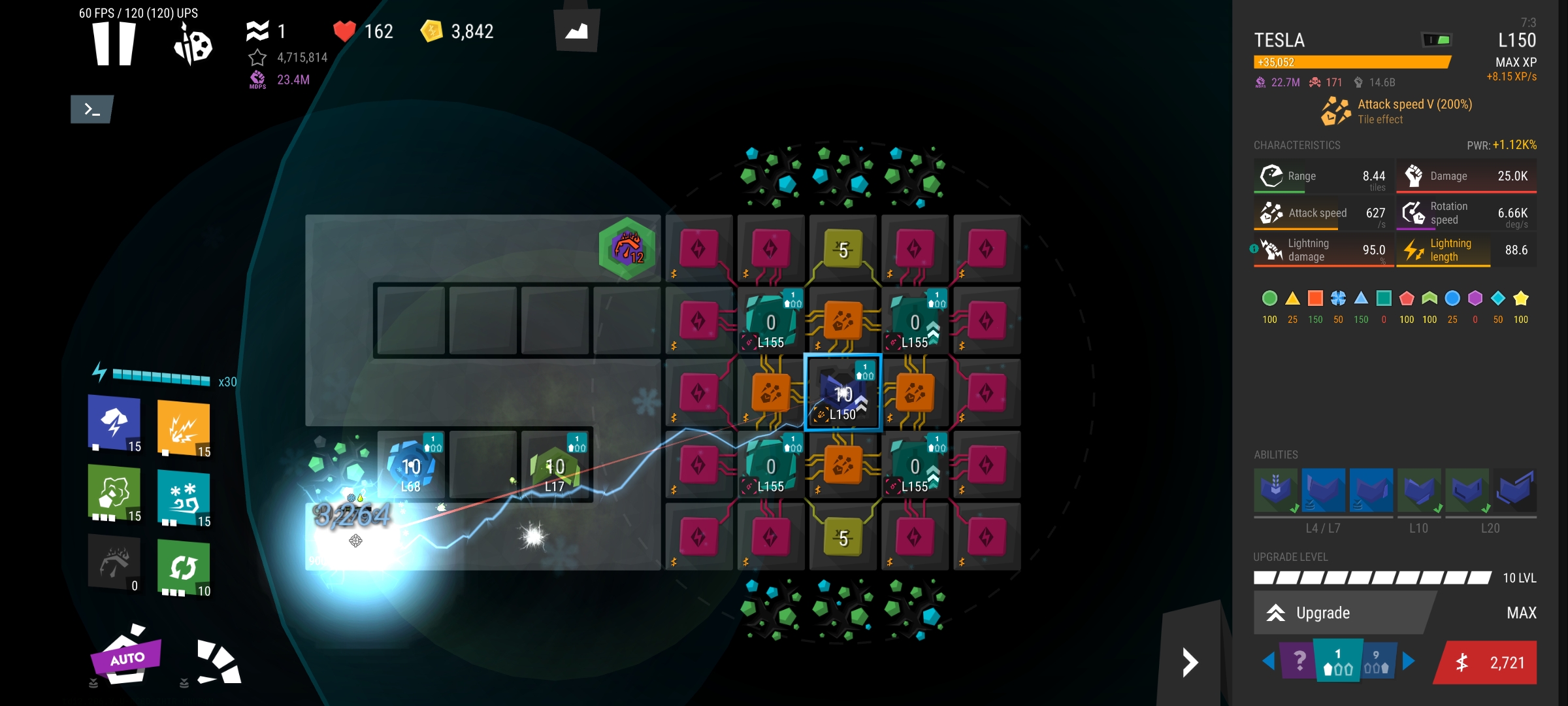This screenshot has height=706, width=1568.
Task: Collapse the side panel with the arrow
Action: pyautogui.click(x=1190, y=663)
